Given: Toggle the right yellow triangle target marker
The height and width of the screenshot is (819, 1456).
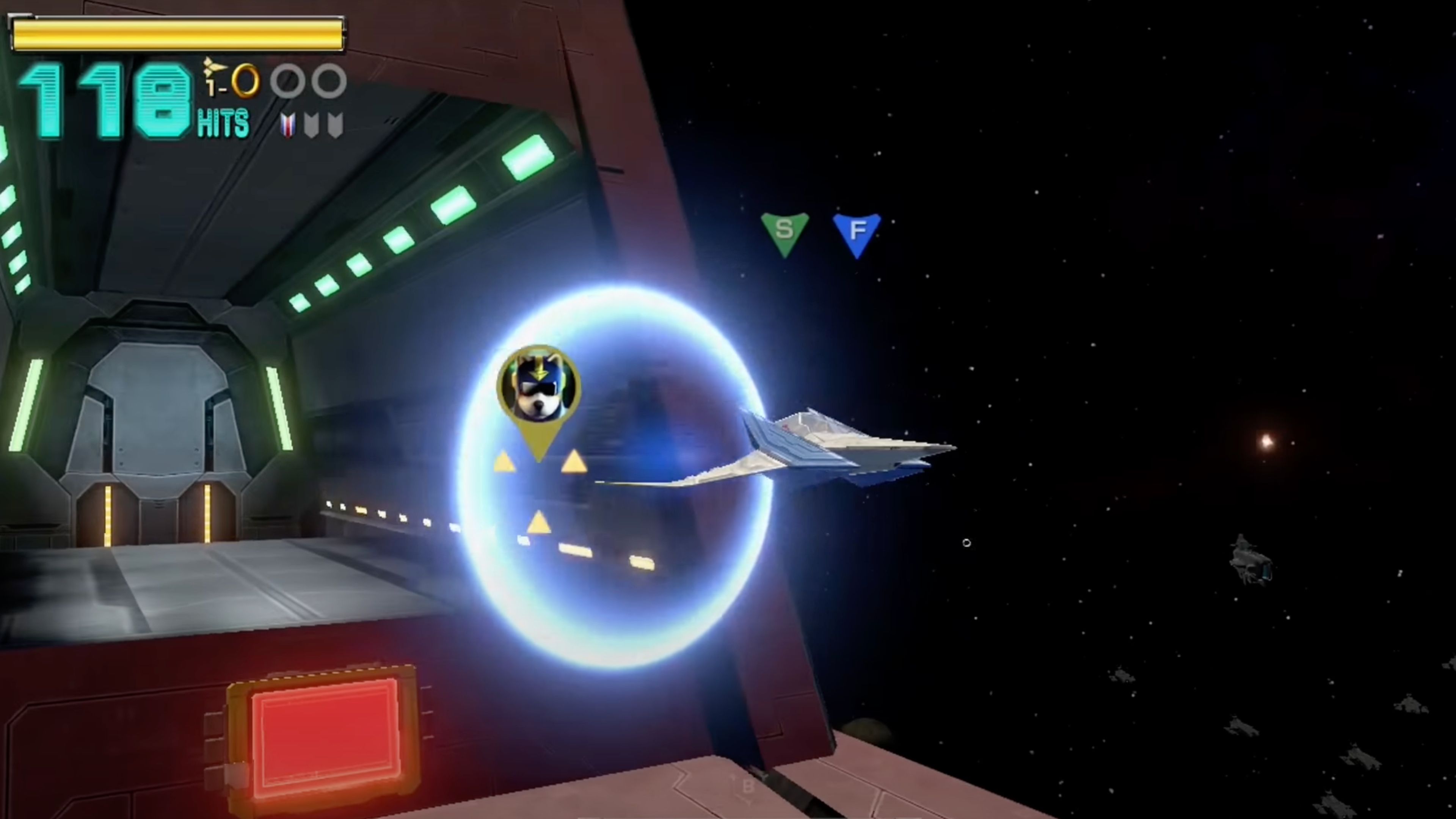Looking at the screenshot, I should point(574,463).
